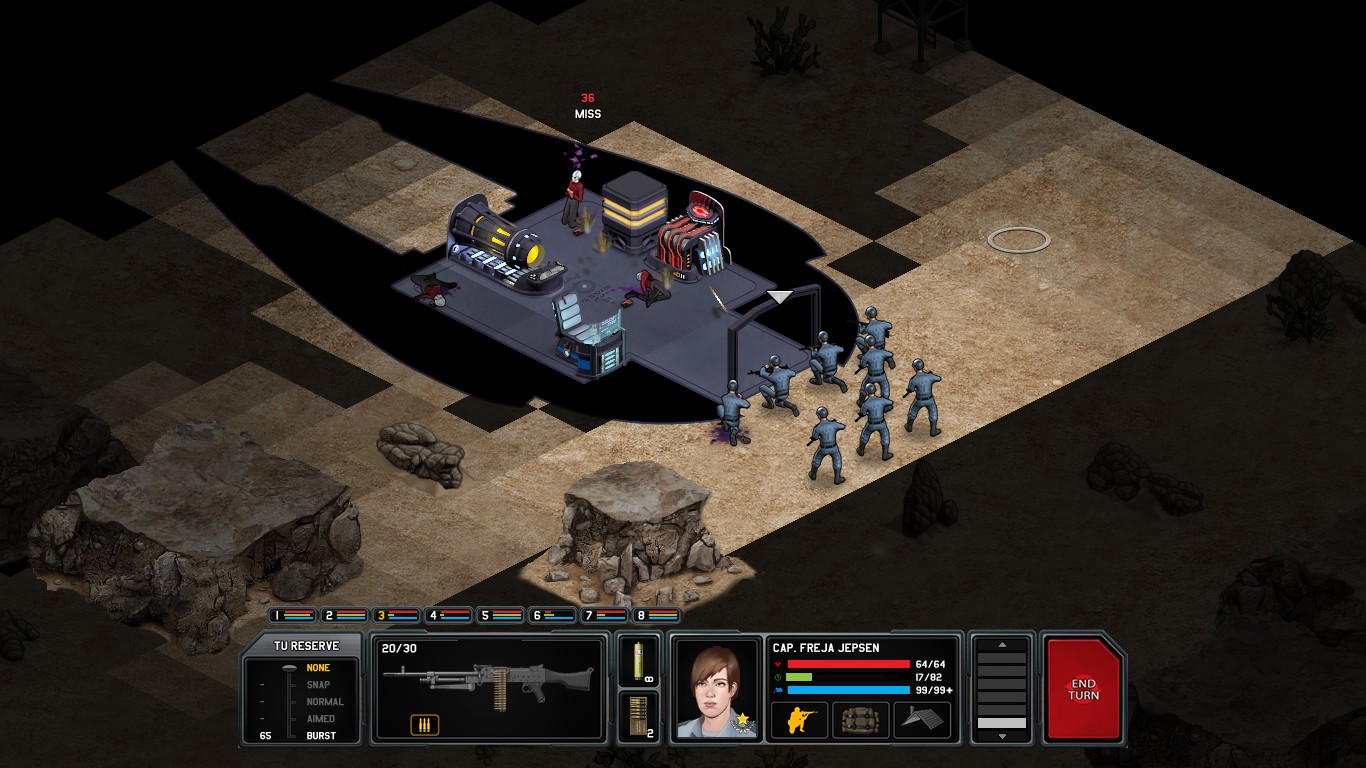This screenshot has width=1366, height=768.
Task: End the current turn
Action: coord(1082,689)
